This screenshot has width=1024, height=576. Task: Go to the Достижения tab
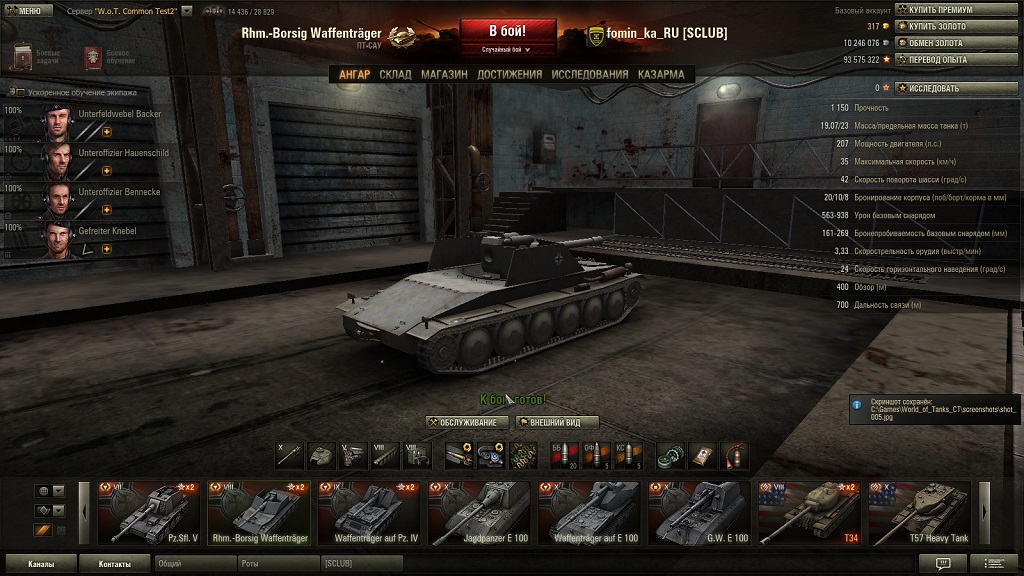[x=509, y=74]
